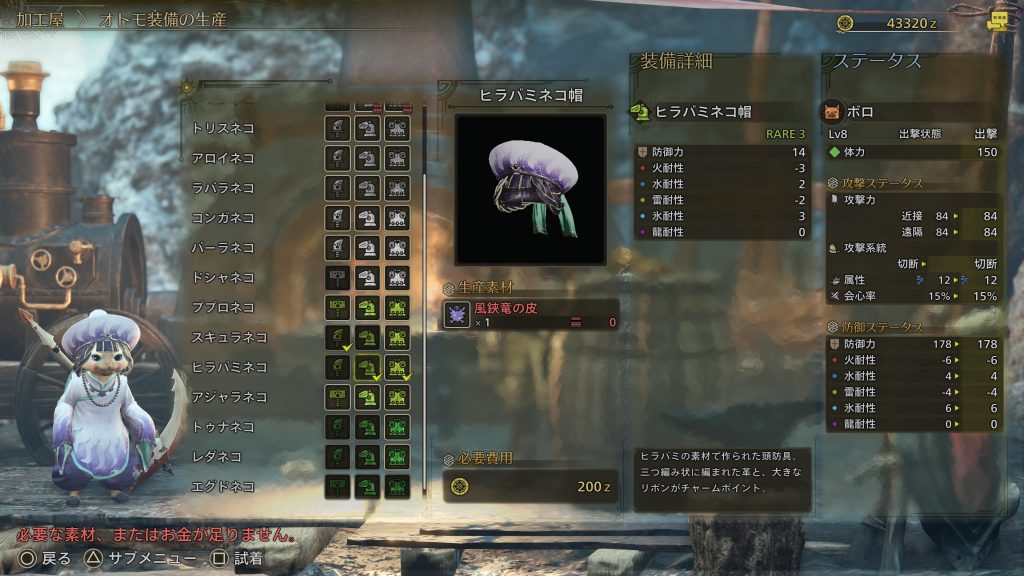Choose the ヒラバミネコ body armor icon

click(398, 367)
